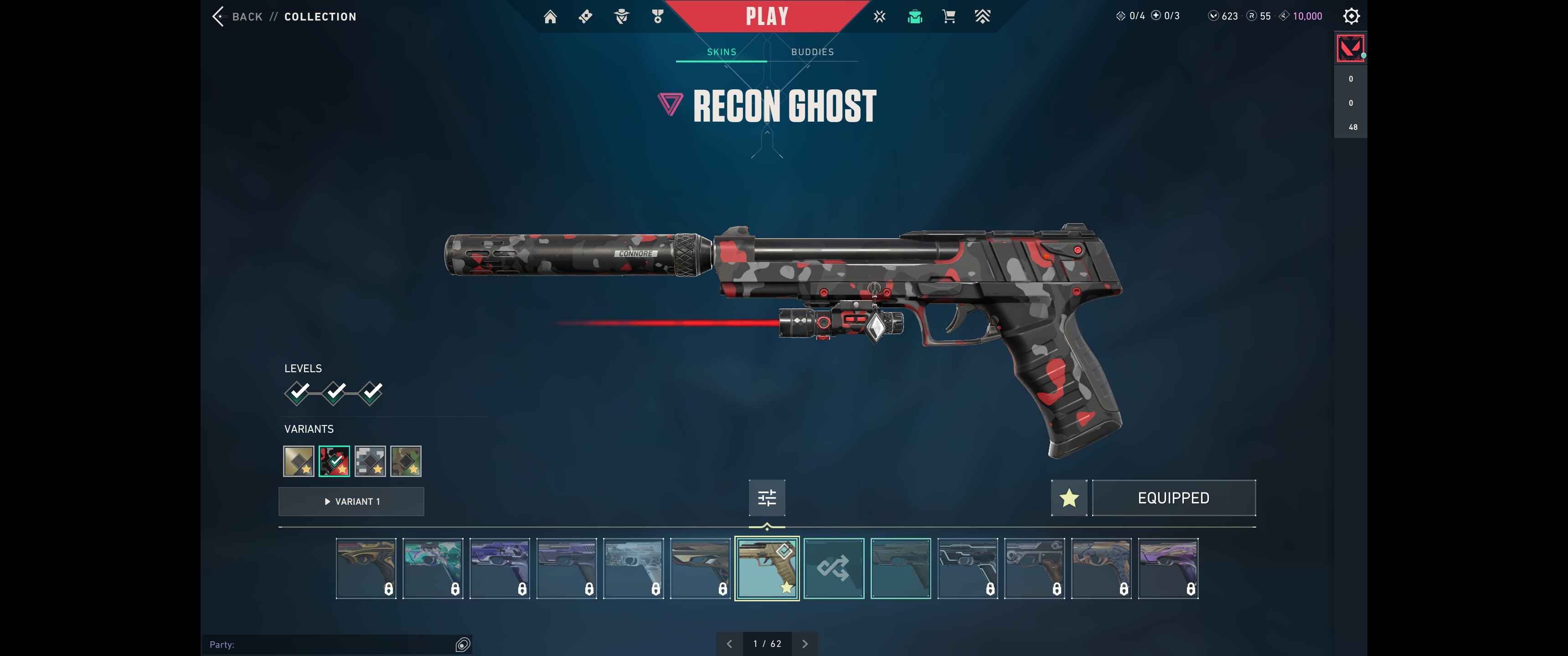Select the tan Recon Ghost thumbnail

click(x=766, y=569)
